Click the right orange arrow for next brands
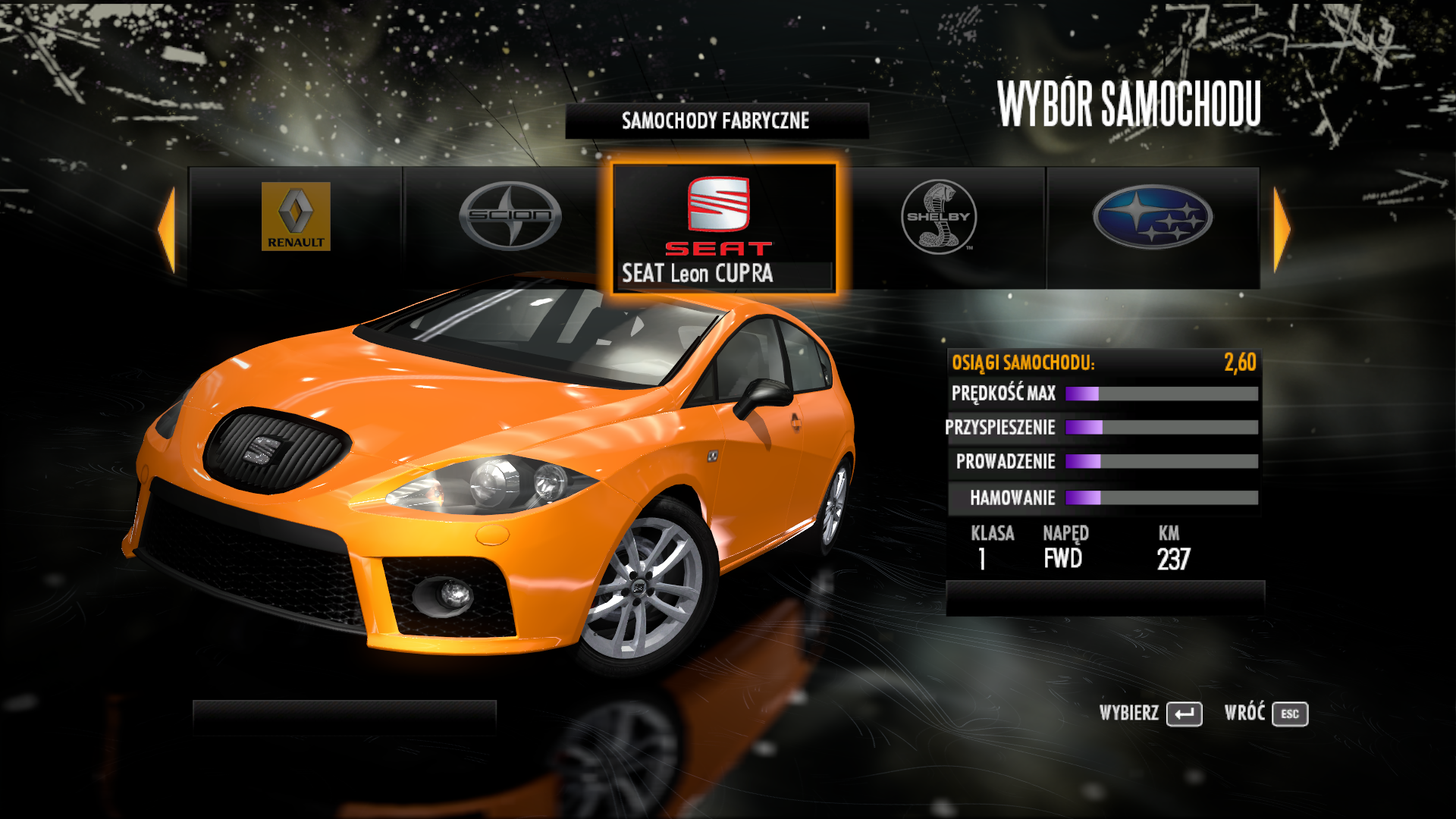The width and height of the screenshot is (1456, 819). tap(1282, 229)
